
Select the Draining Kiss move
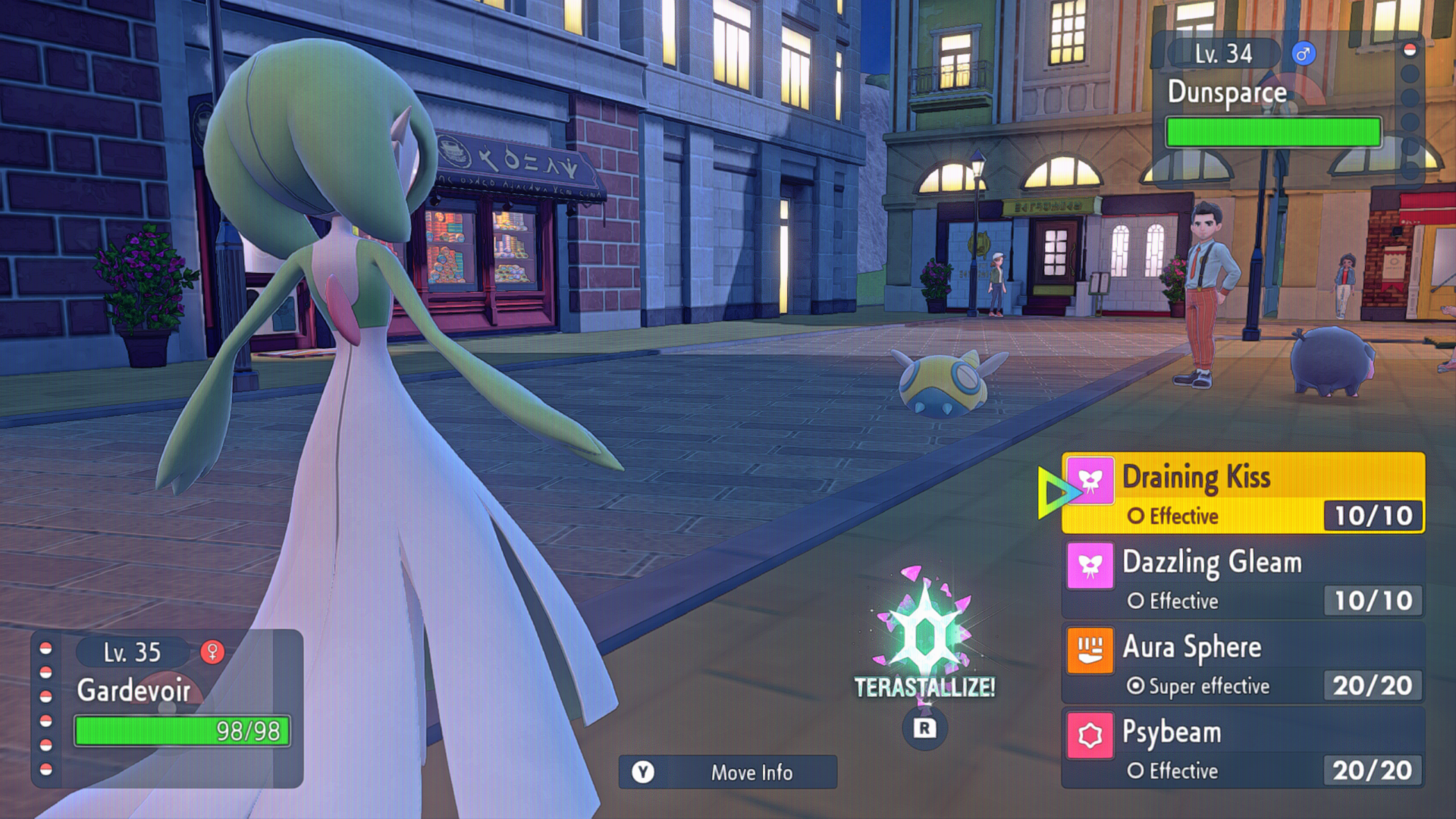click(1242, 493)
